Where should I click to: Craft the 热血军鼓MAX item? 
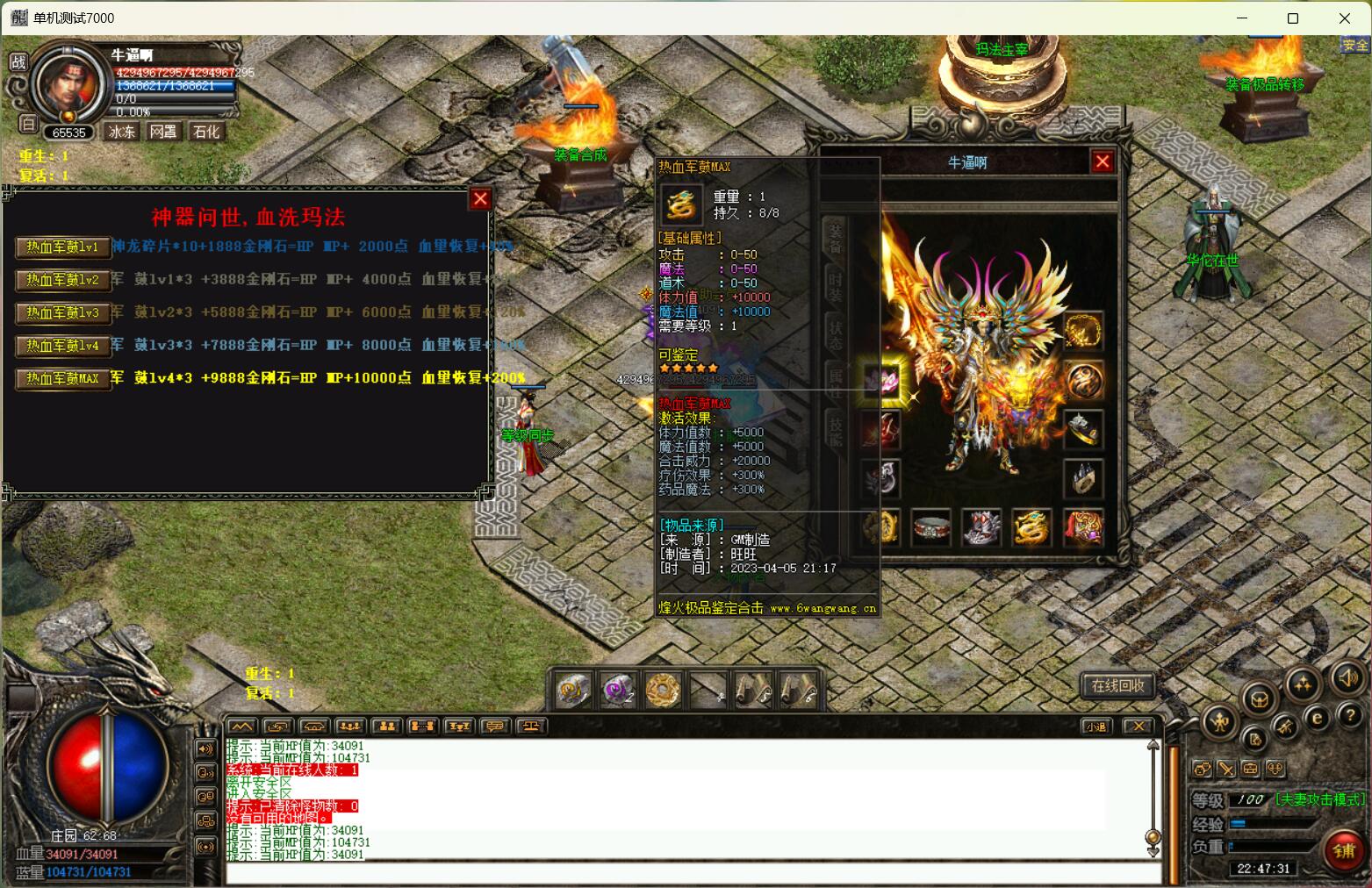62,379
